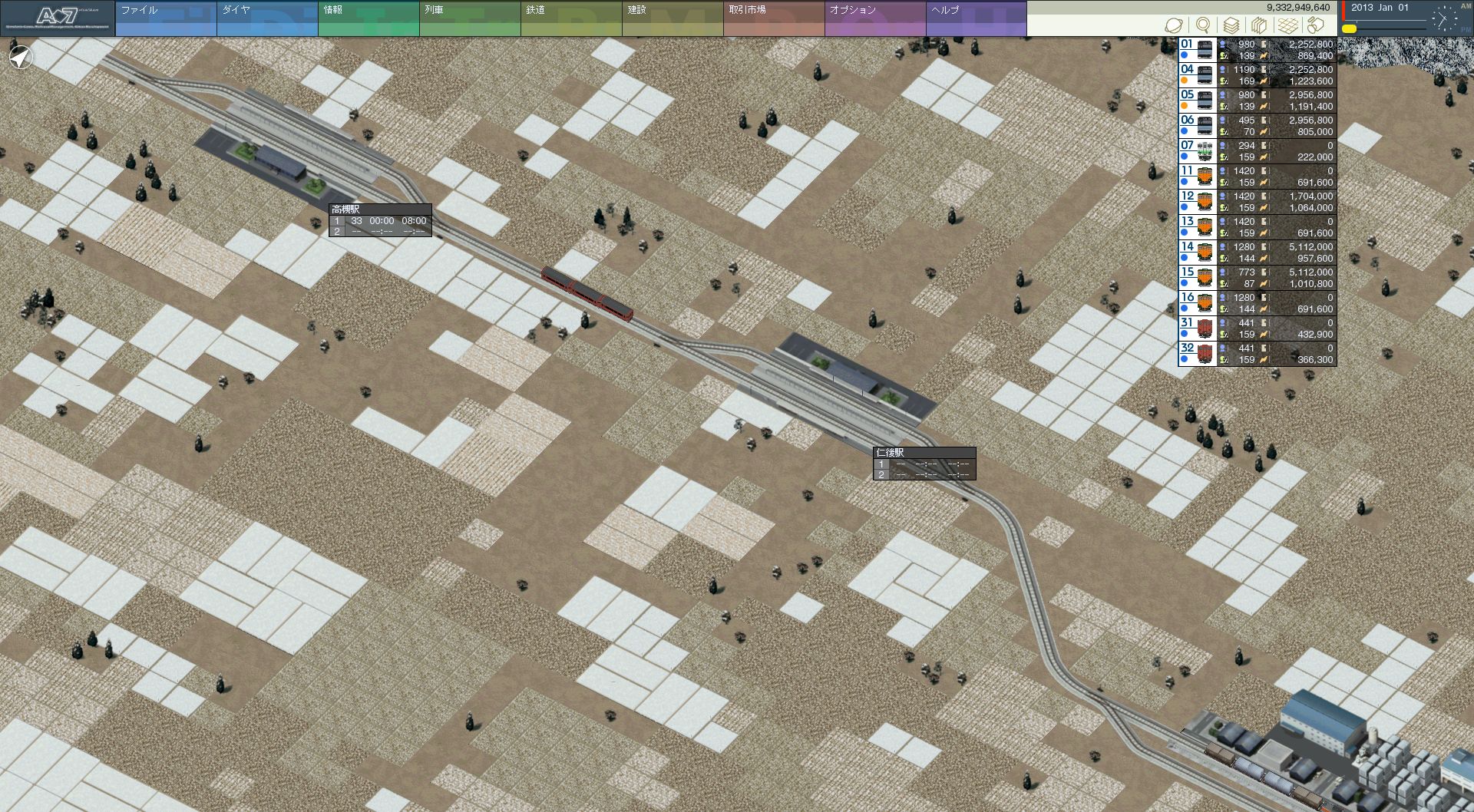Toggle the grid overlay icon

click(x=1287, y=25)
